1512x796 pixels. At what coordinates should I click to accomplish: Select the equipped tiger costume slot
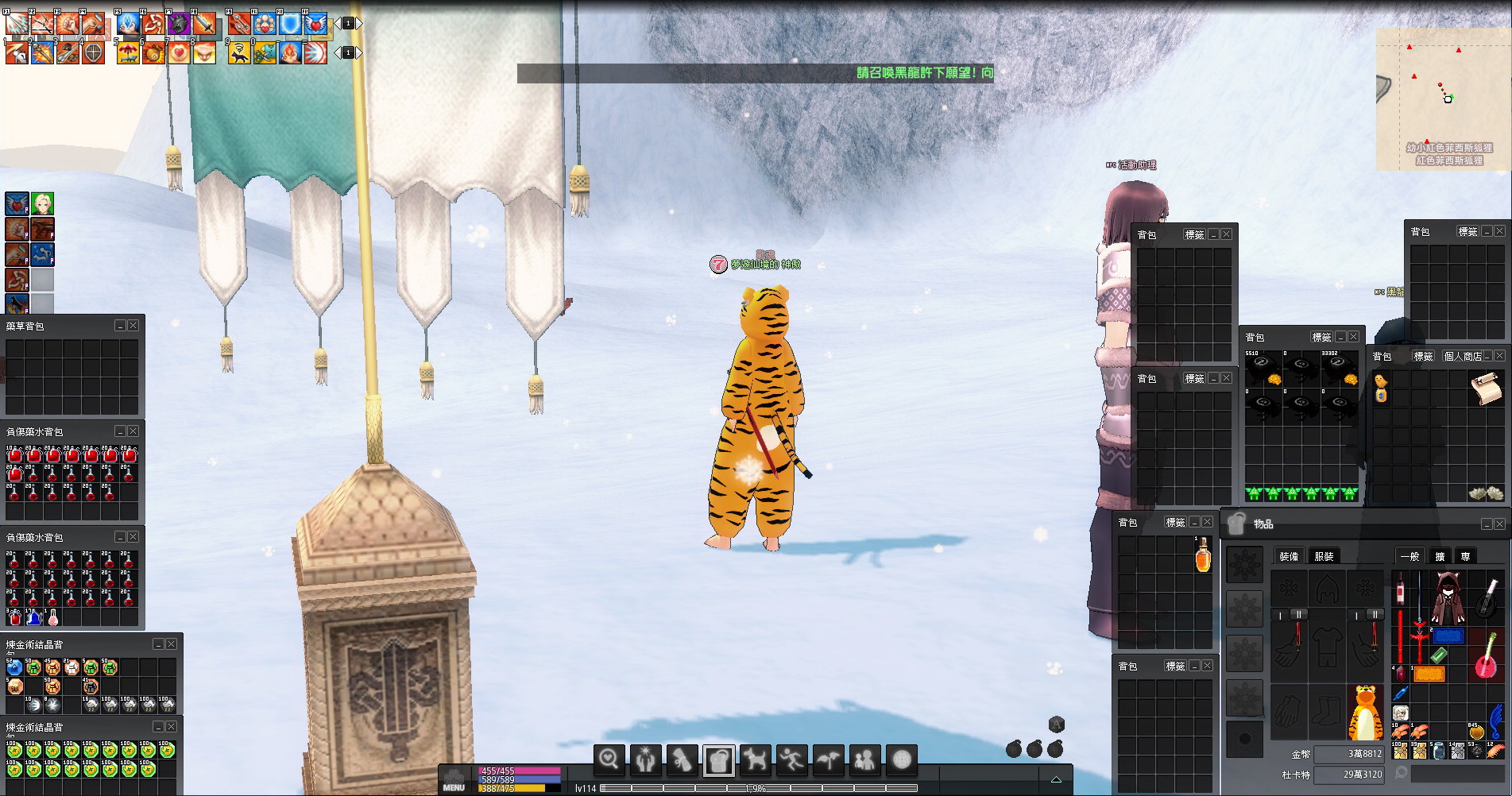coord(1364,712)
